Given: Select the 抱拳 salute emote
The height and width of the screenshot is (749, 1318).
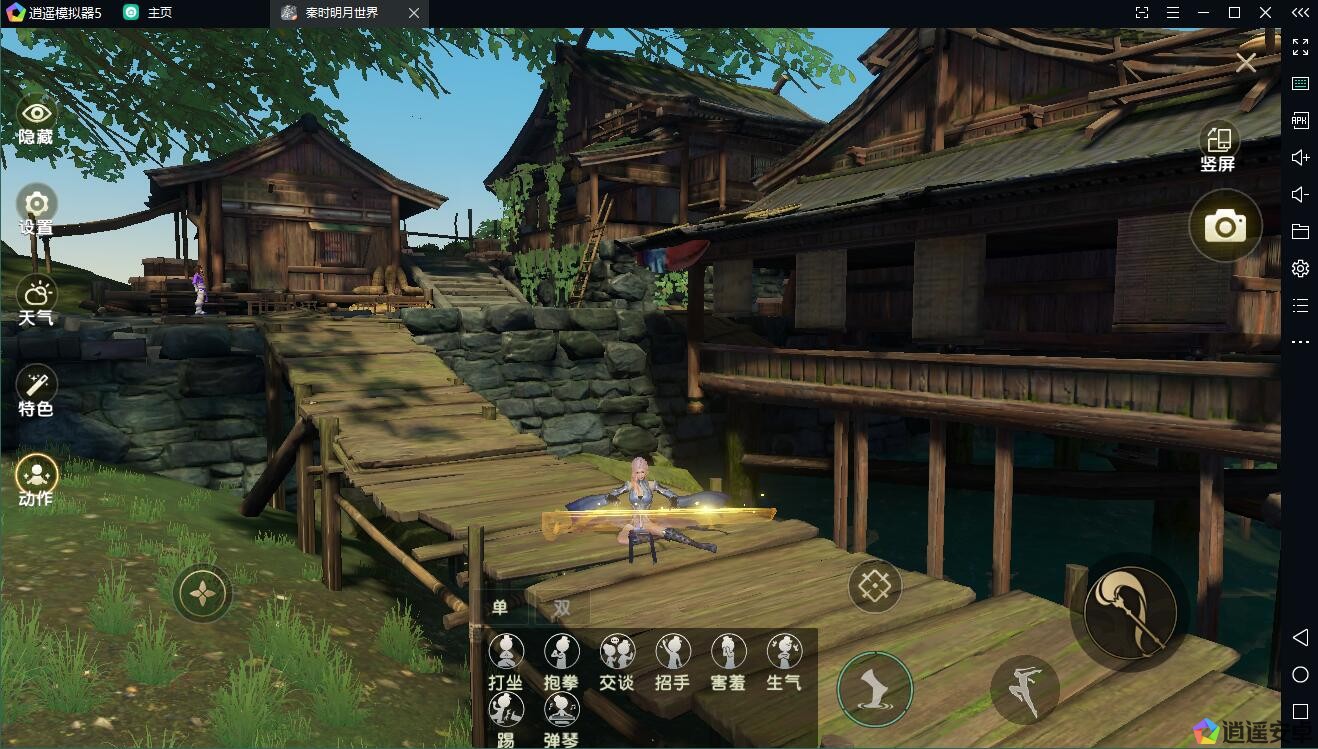Looking at the screenshot, I should pos(561,661).
